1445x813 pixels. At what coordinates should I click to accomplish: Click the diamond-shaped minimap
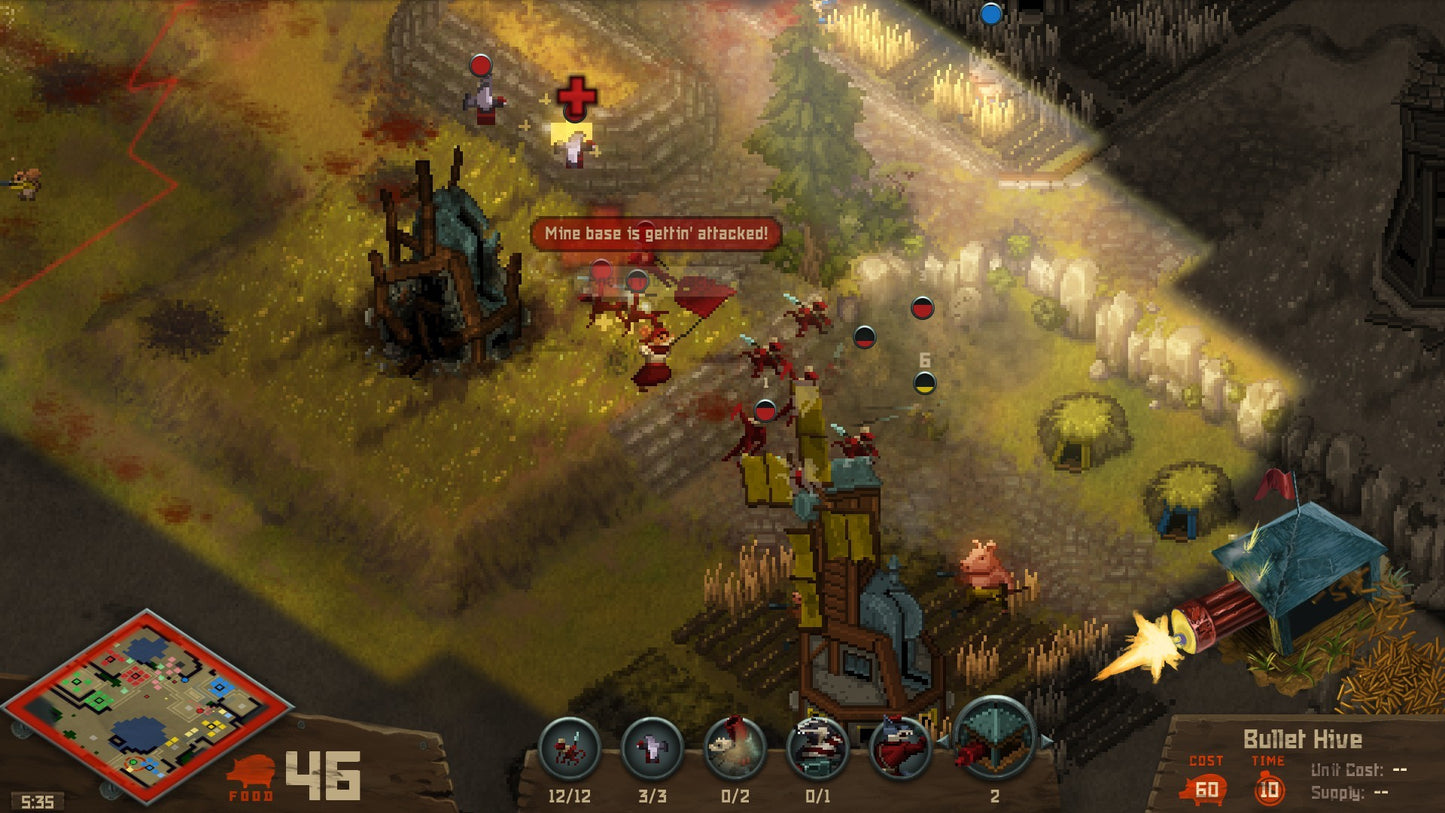click(x=147, y=707)
